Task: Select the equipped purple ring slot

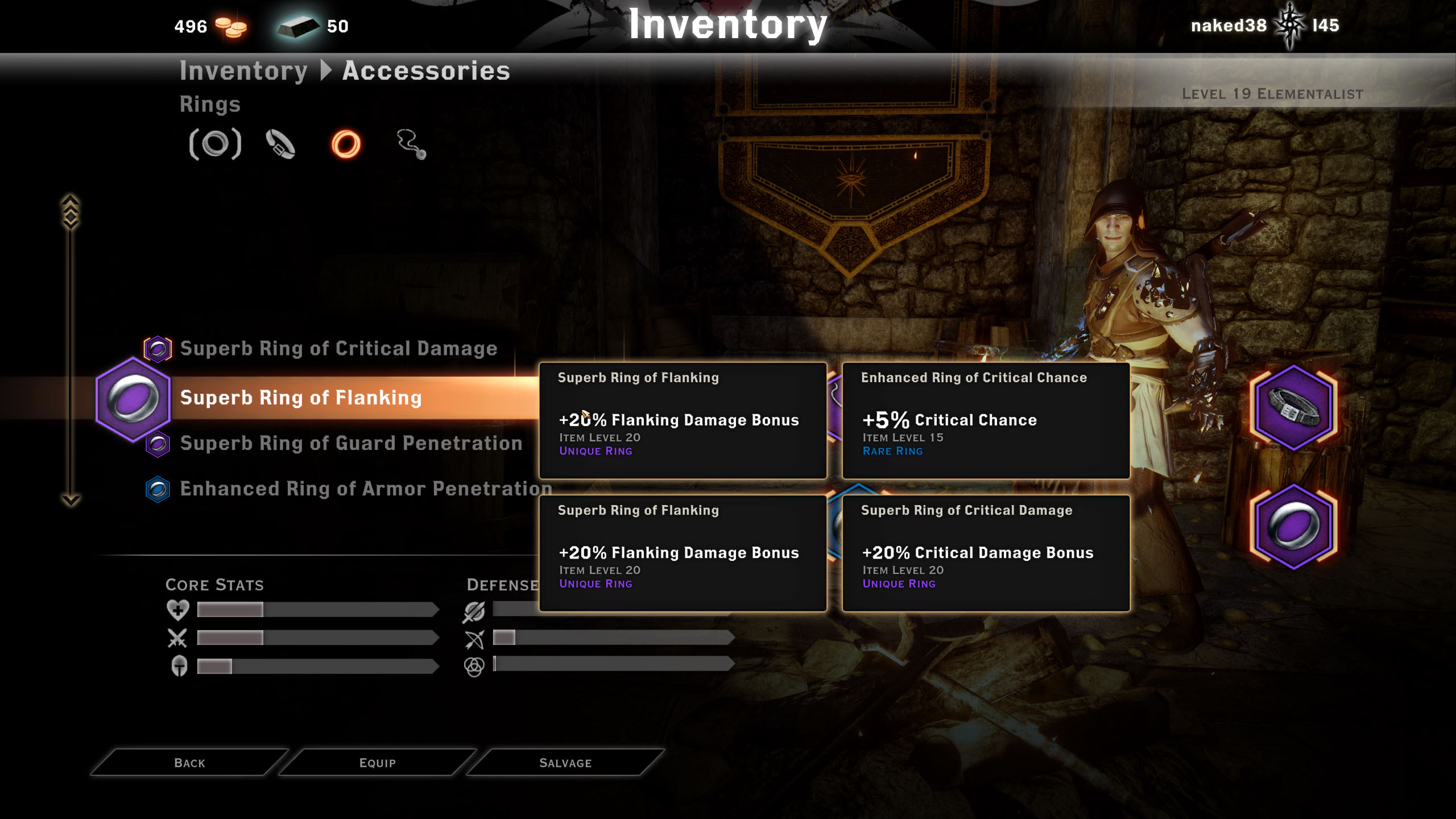Action: point(1293,526)
